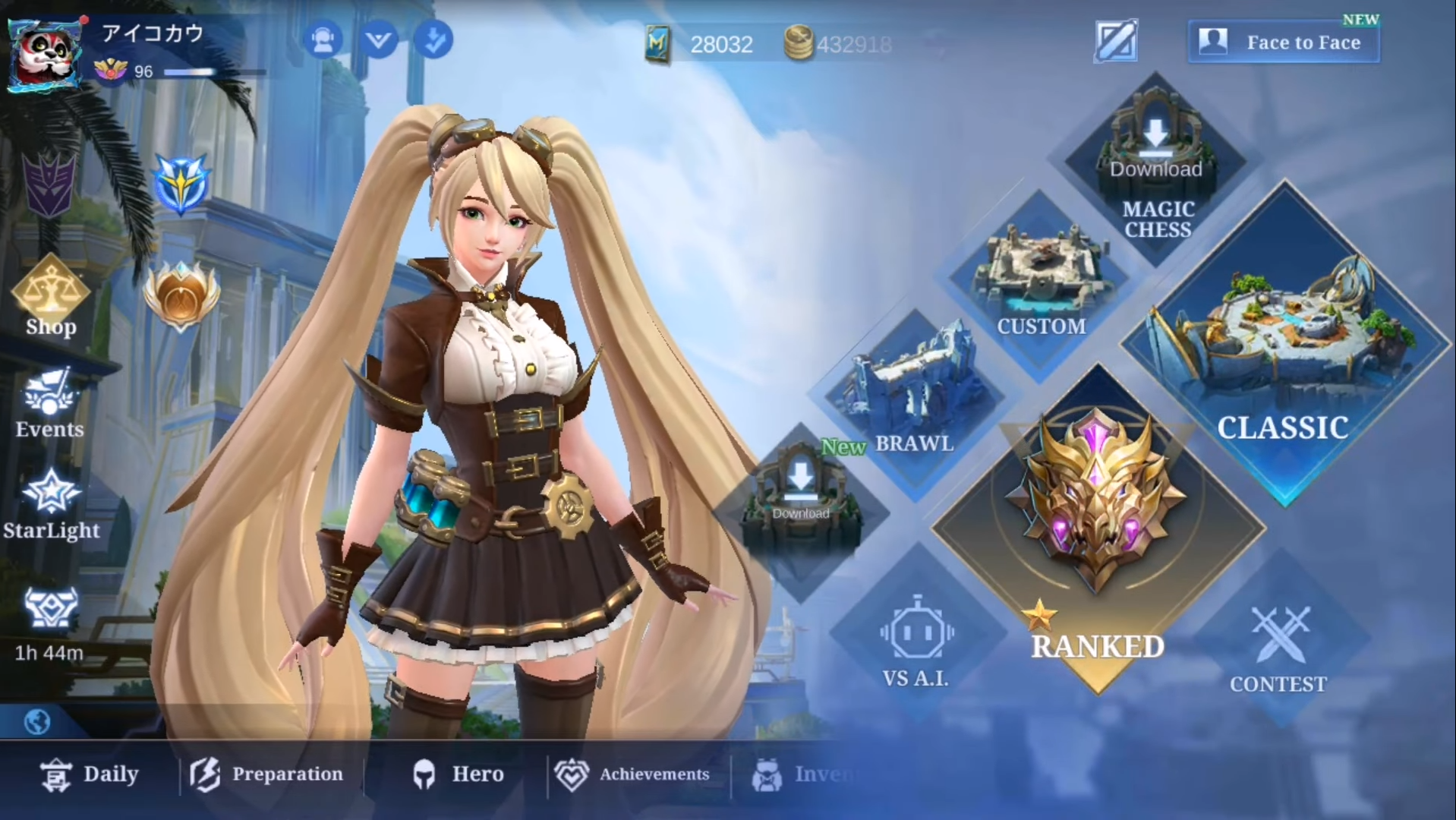The height and width of the screenshot is (820, 1456).
Task: Switch to the Hero tab
Action: [459, 774]
